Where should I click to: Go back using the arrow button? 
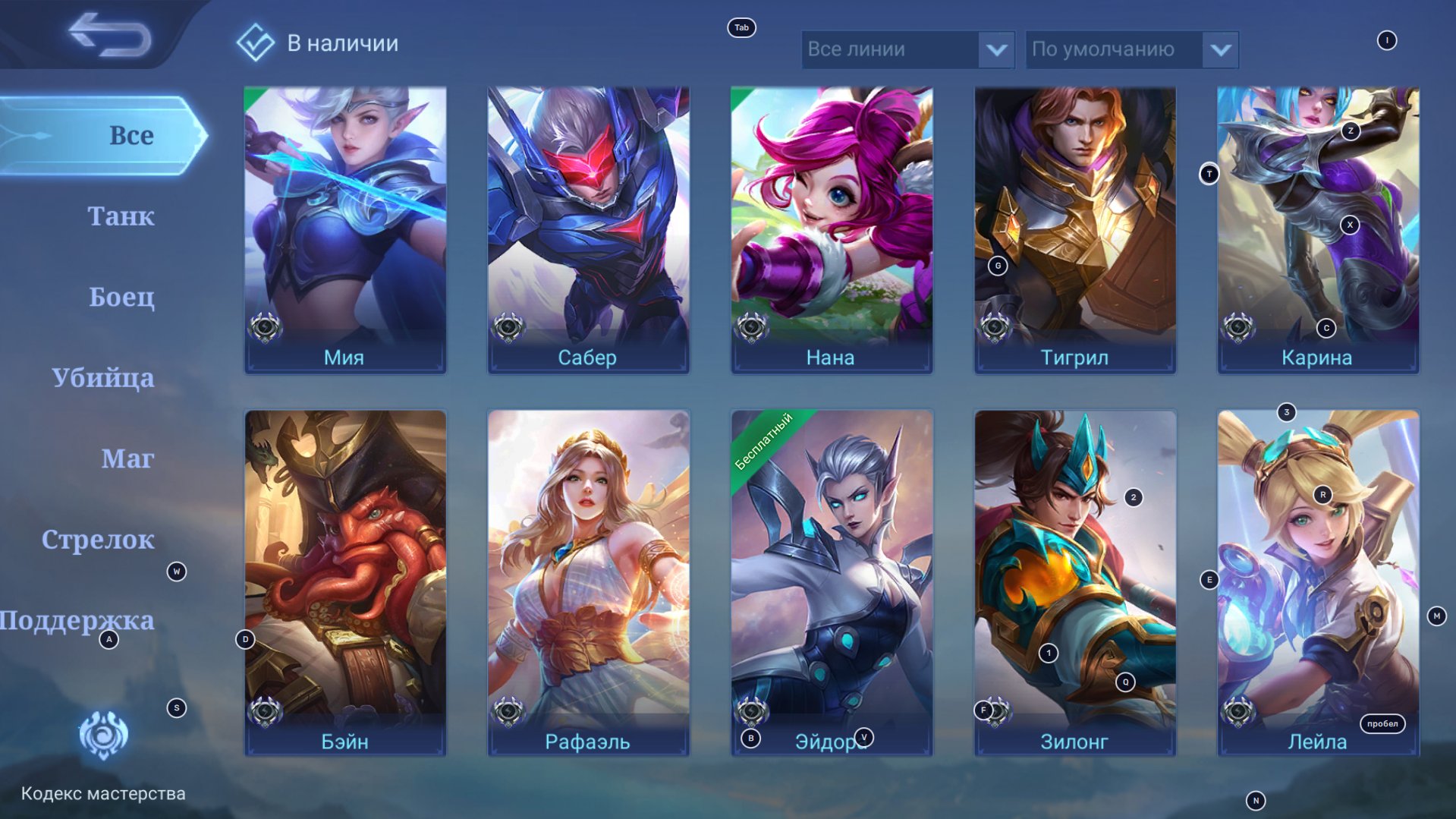110,35
